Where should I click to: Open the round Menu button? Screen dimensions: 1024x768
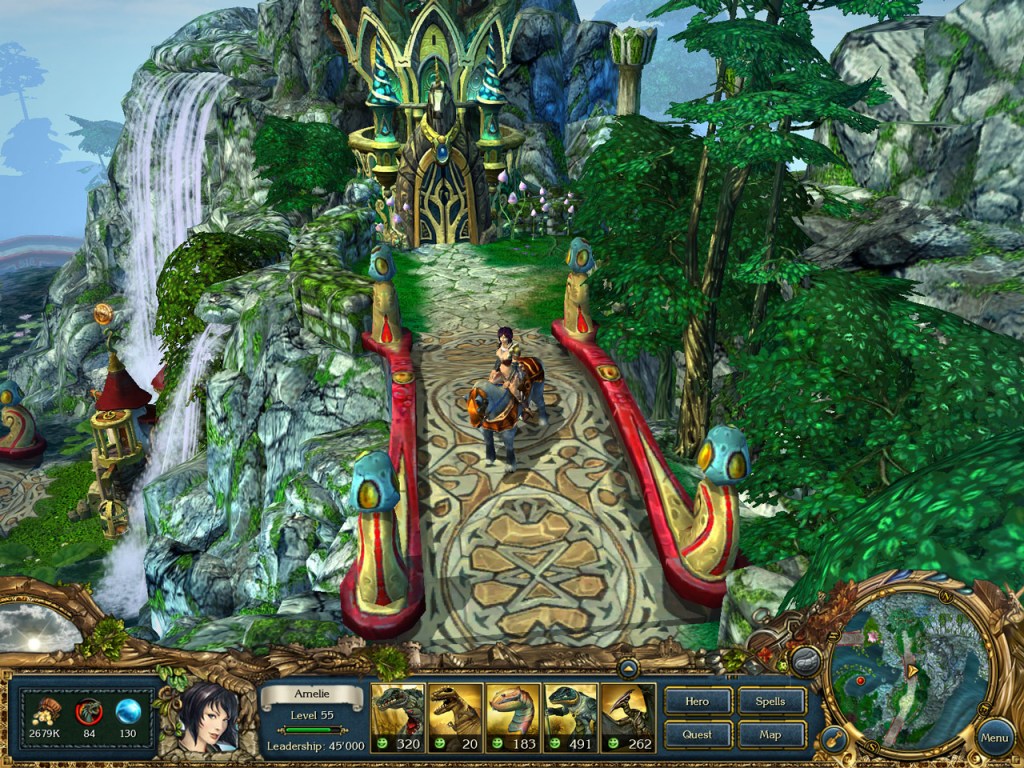pos(994,738)
